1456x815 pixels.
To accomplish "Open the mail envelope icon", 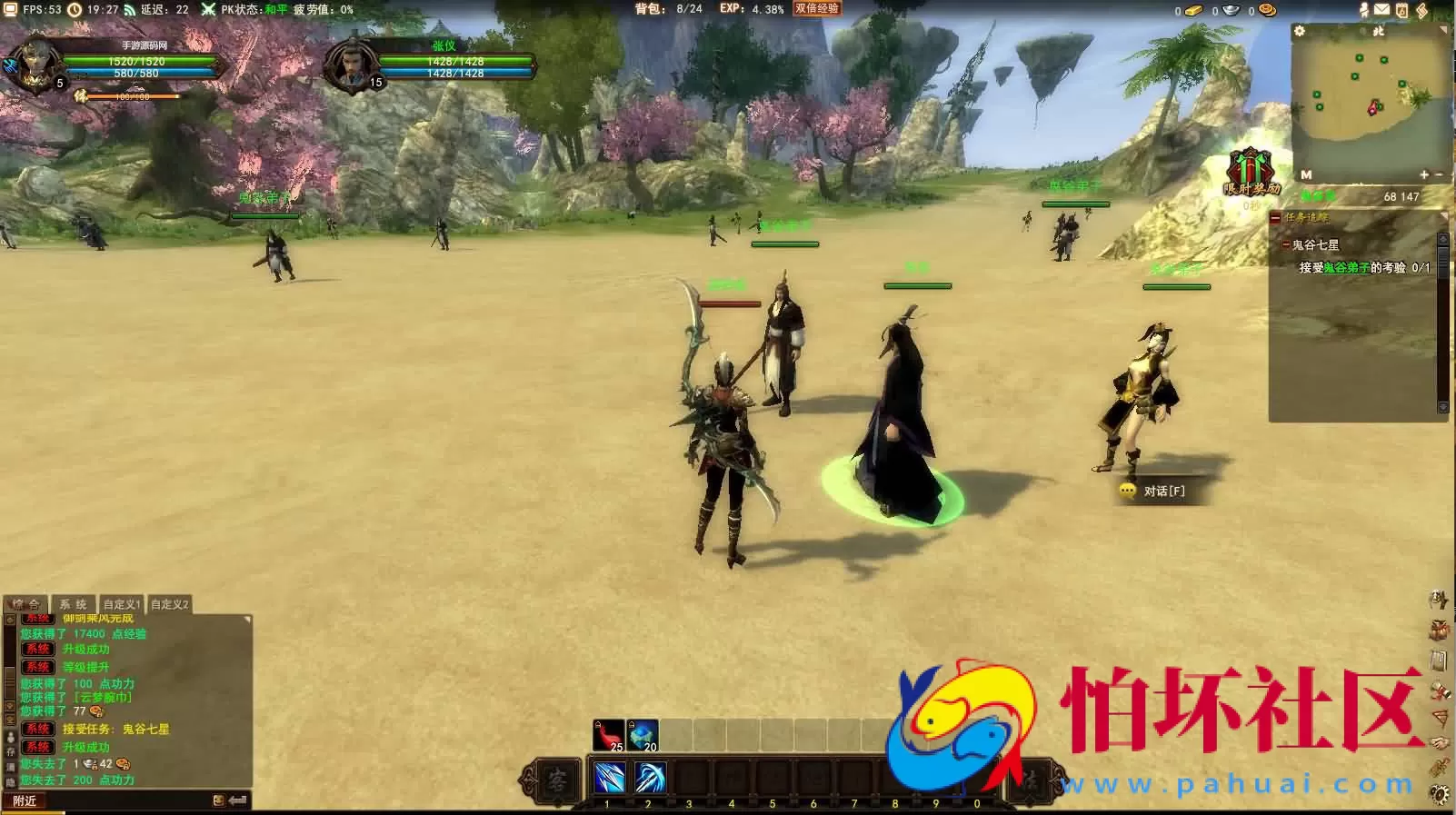I will pos(1381,10).
